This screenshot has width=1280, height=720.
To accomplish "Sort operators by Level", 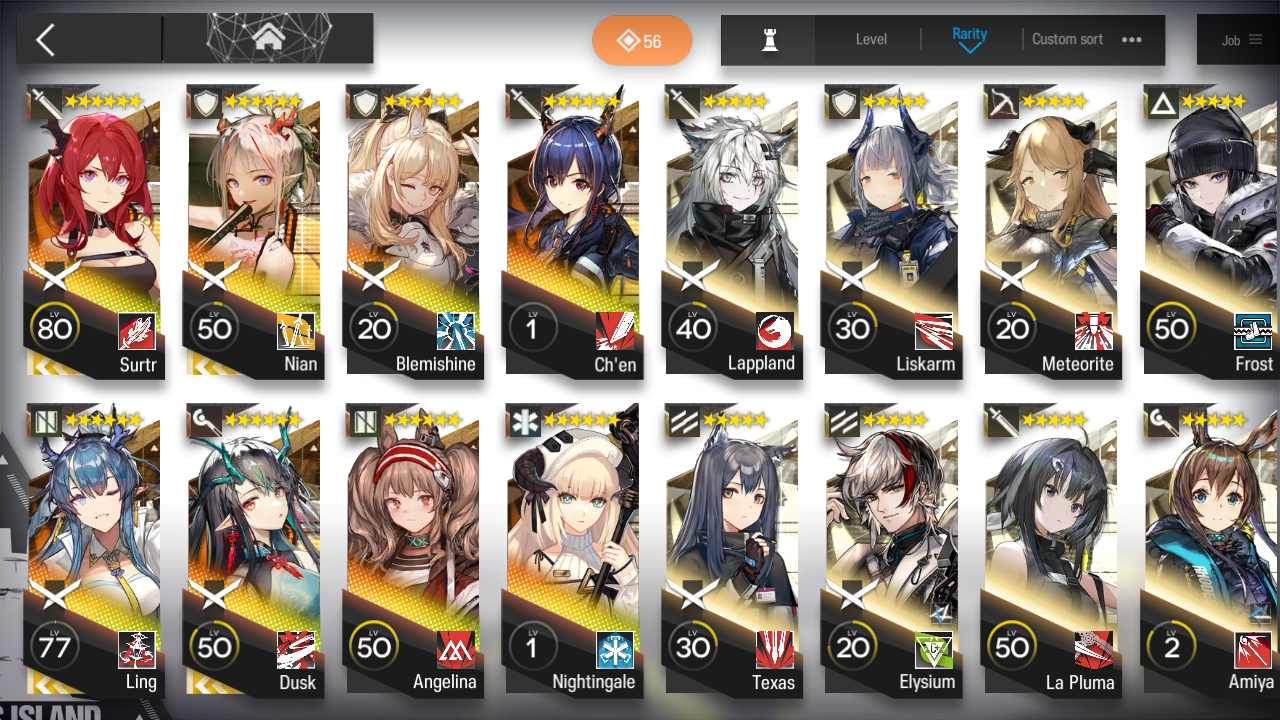I will click(x=871, y=40).
